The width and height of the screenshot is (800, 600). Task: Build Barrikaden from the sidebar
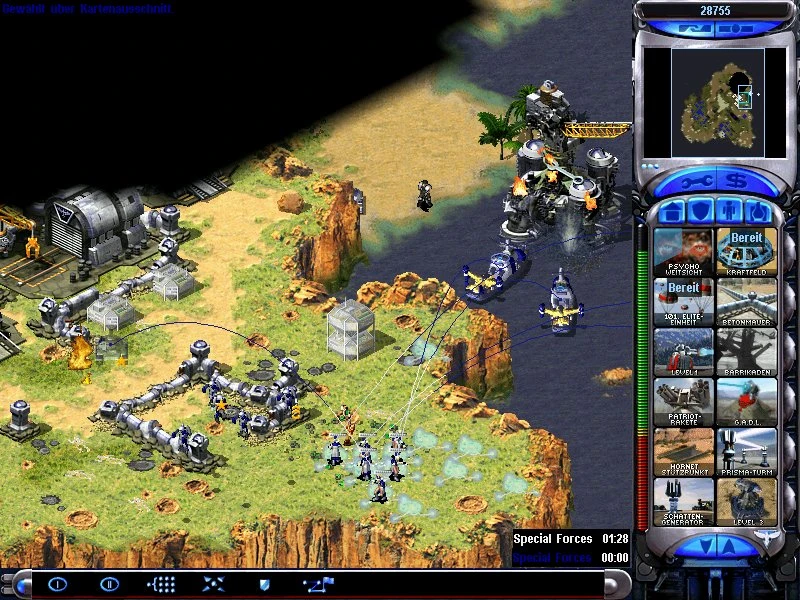746,352
